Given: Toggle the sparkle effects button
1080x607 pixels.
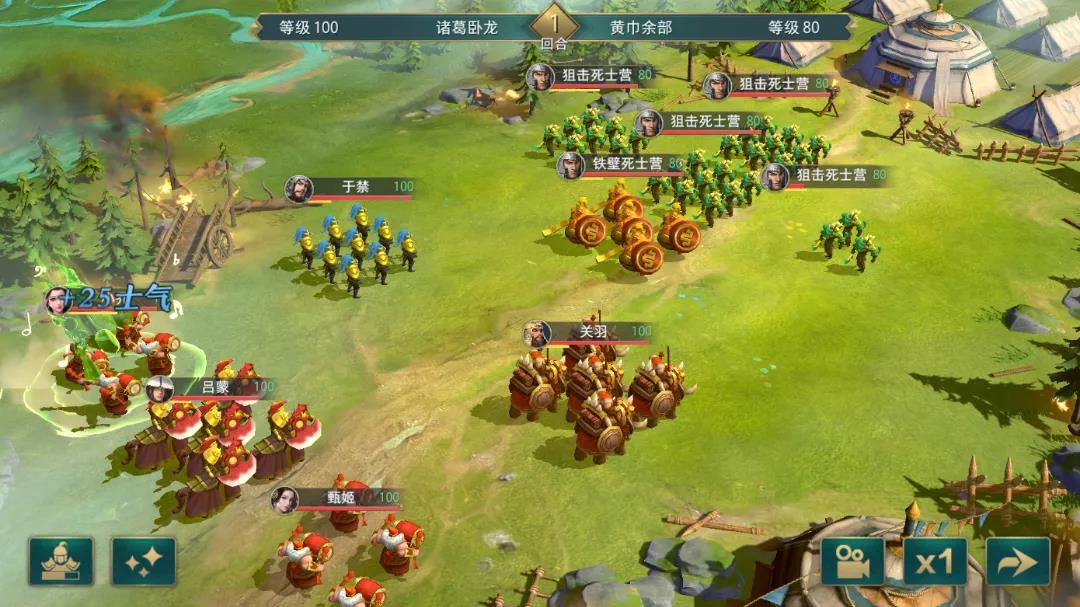Looking at the screenshot, I should tap(143, 561).
